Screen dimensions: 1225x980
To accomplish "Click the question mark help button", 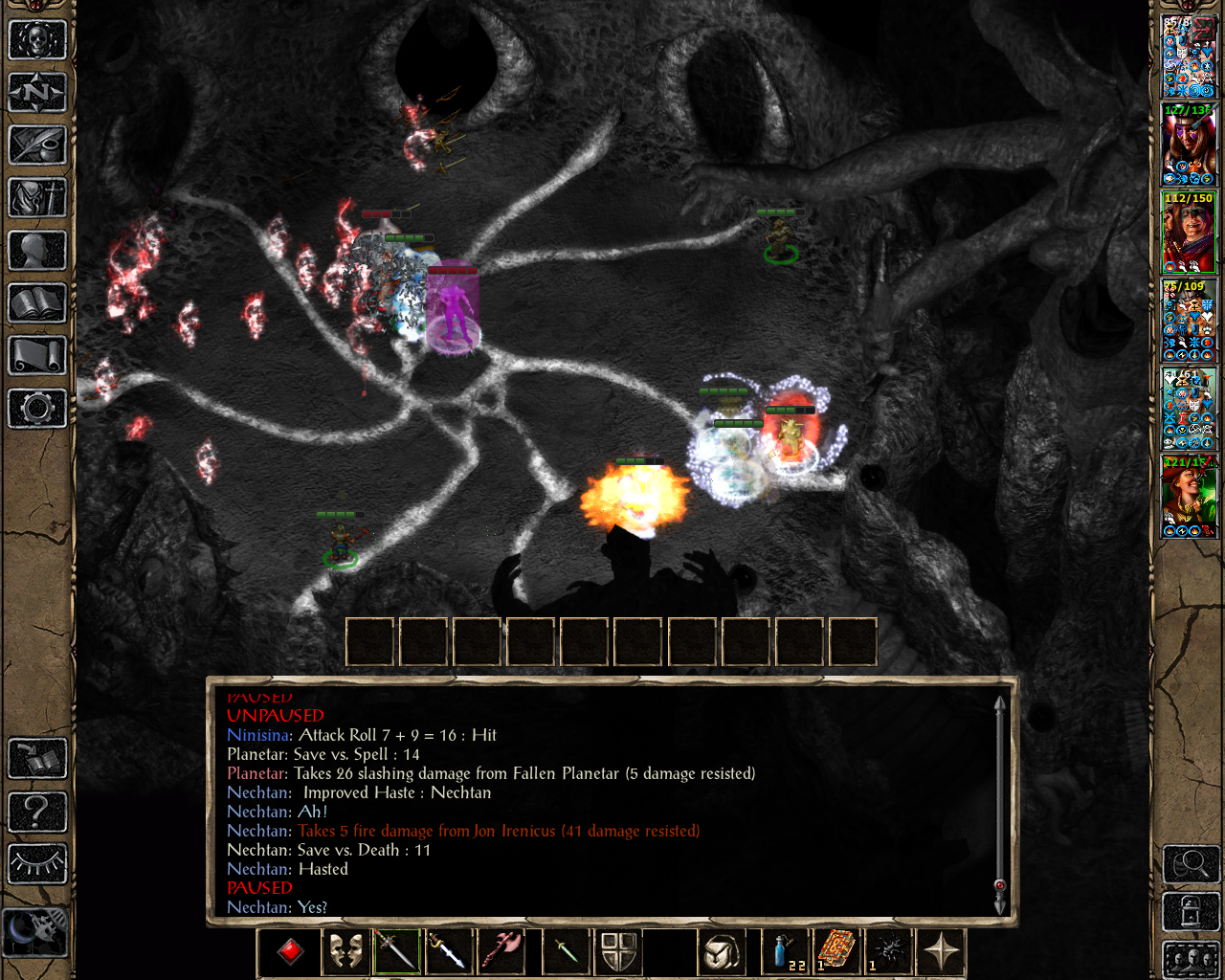I will (x=37, y=813).
